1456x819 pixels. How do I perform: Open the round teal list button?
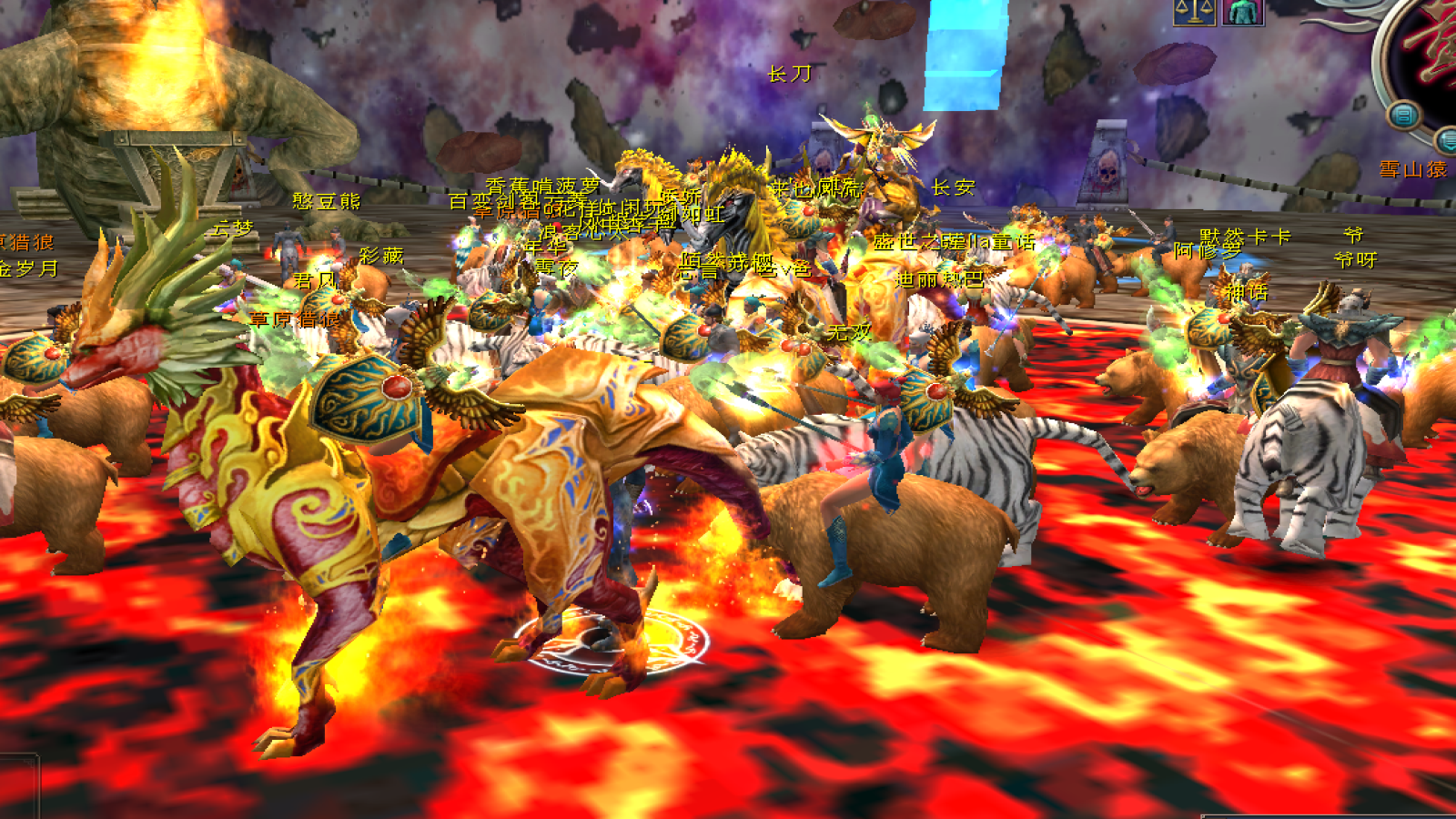coord(1404,116)
